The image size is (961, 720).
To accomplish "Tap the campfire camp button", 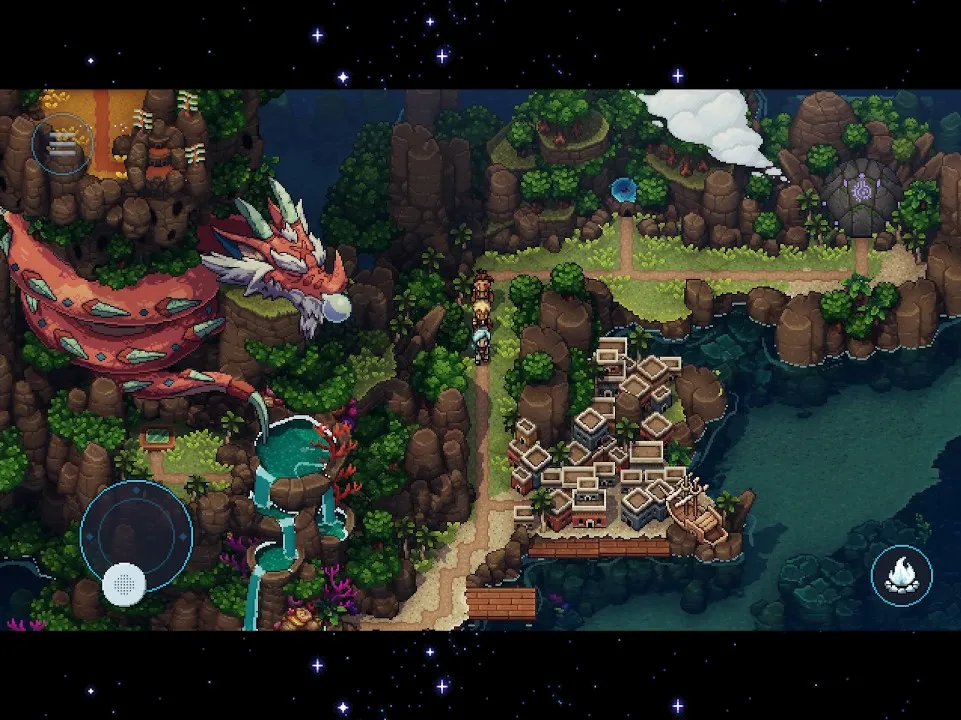I will (x=901, y=575).
